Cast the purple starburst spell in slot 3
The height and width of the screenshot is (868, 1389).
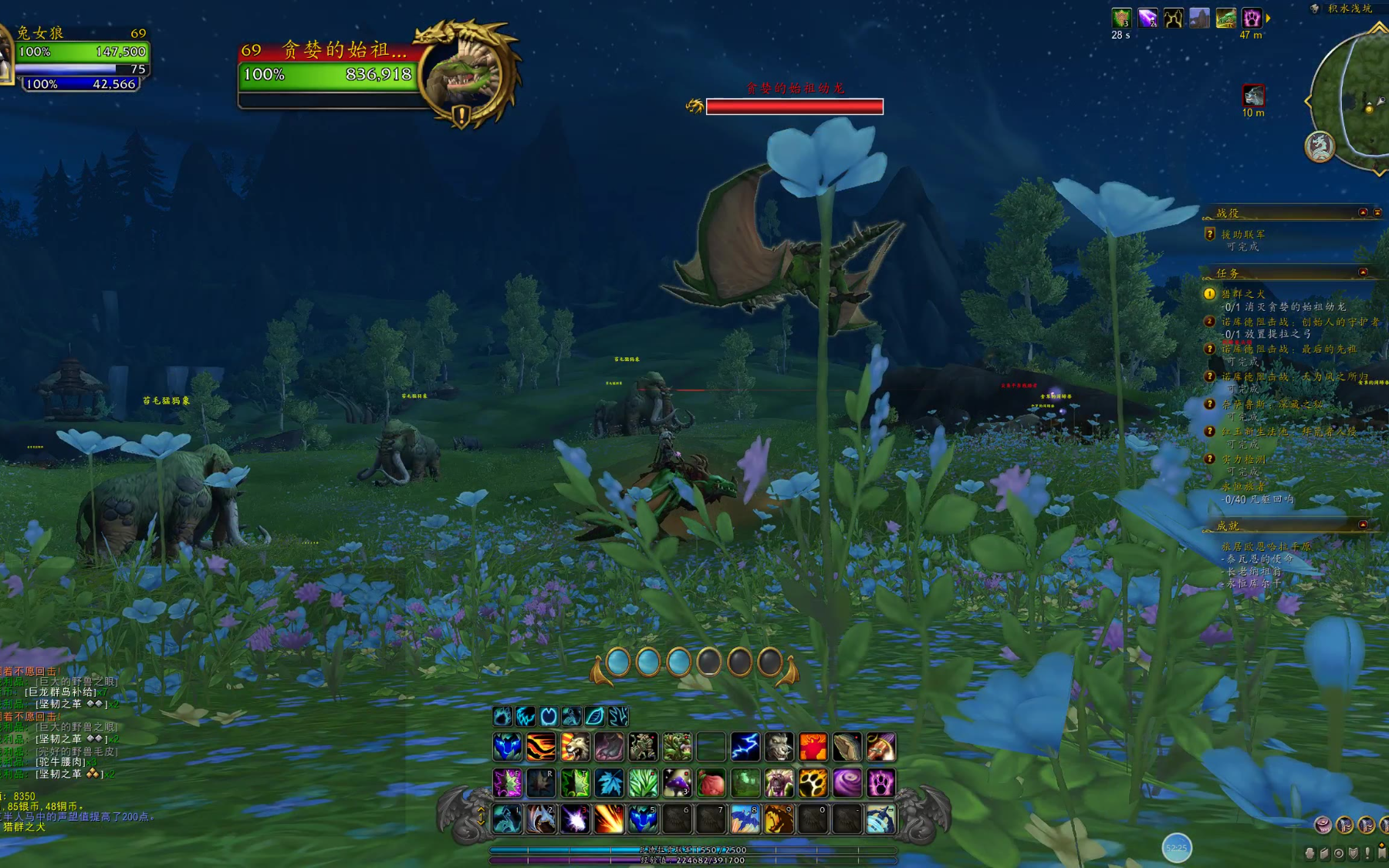coord(575,819)
